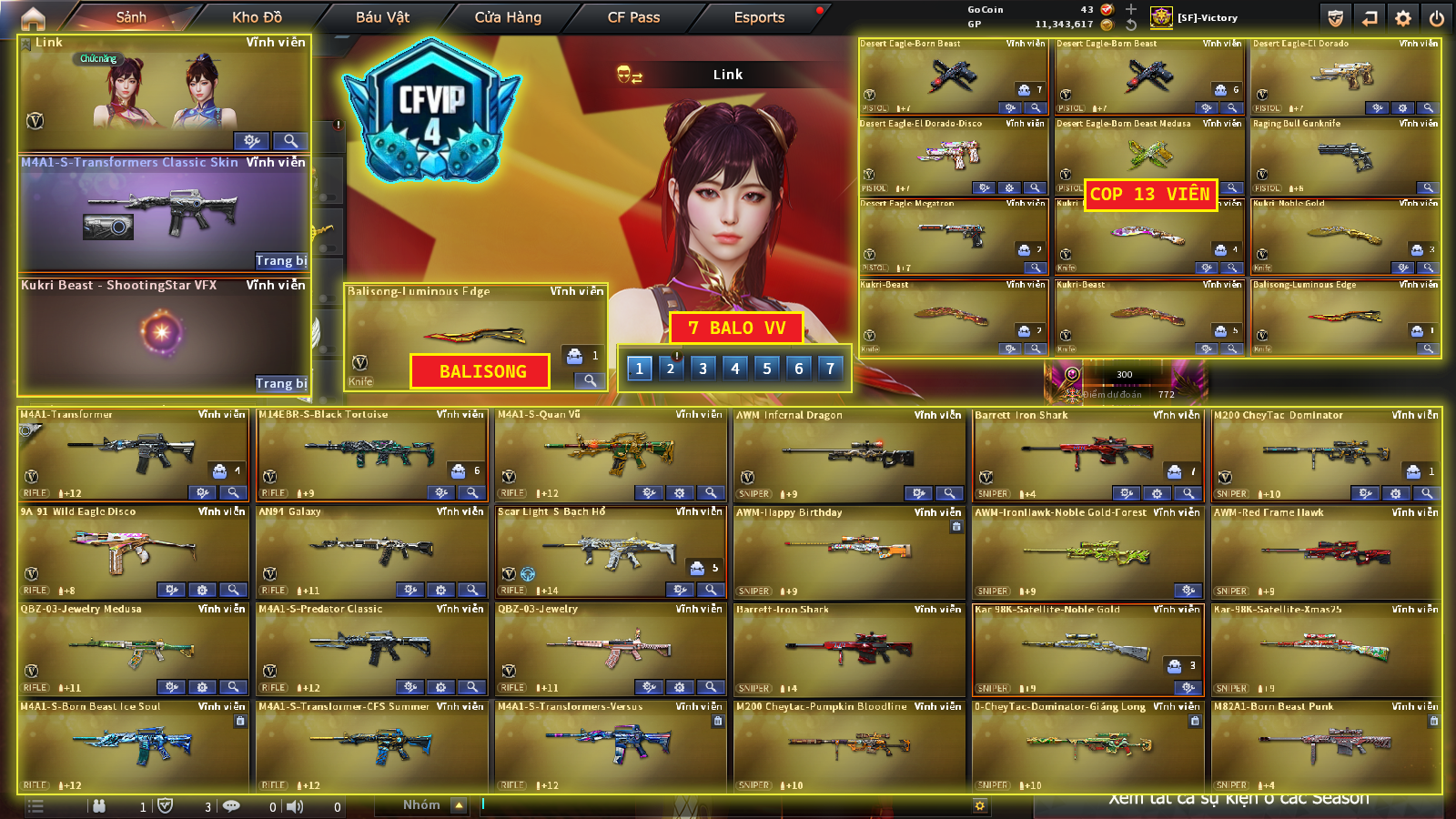The width and height of the screenshot is (1456, 819).
Task: Click the home icon in top bar
Action: coord(33,17)
